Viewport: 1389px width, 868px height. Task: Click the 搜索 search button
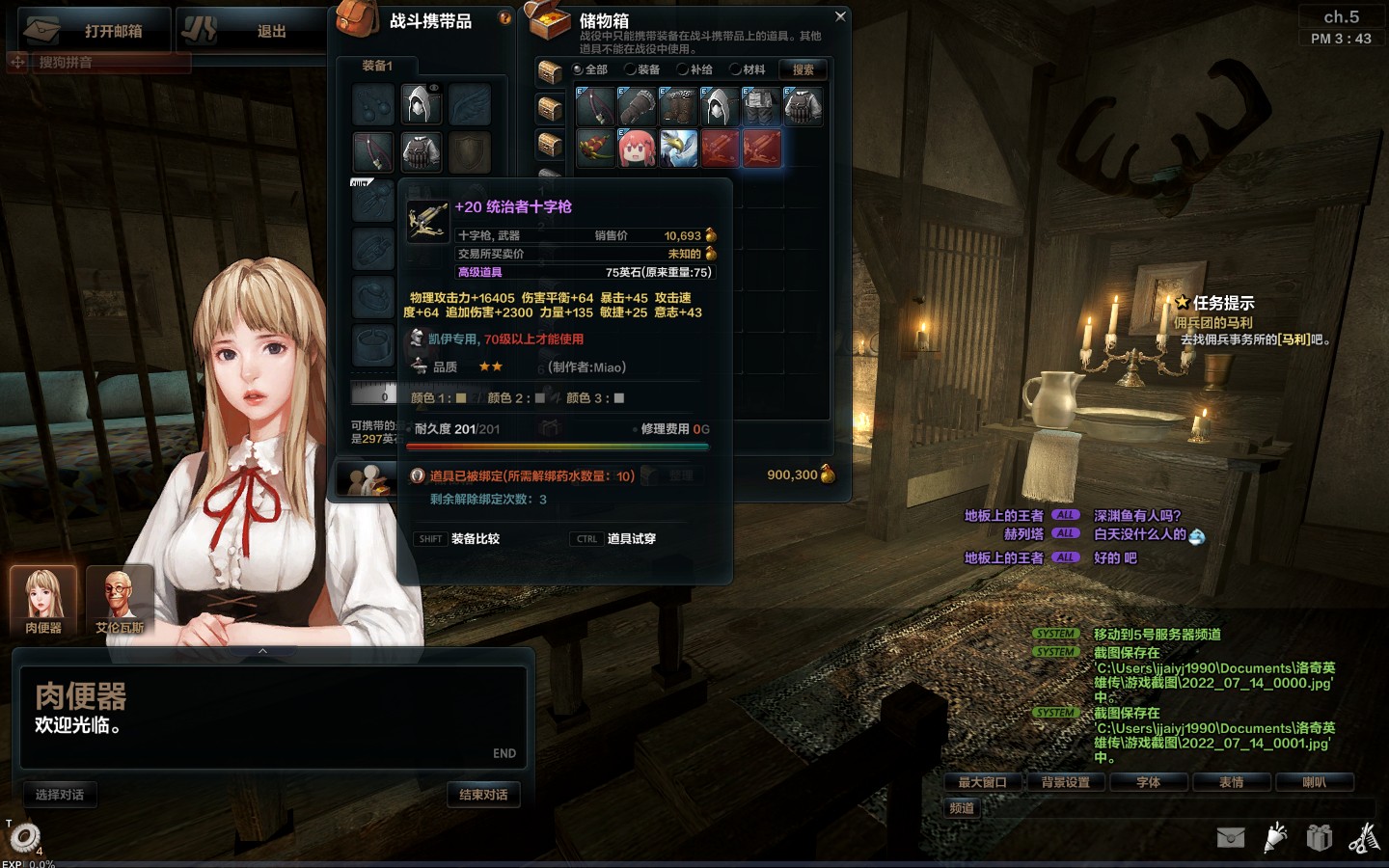point(803,69)
